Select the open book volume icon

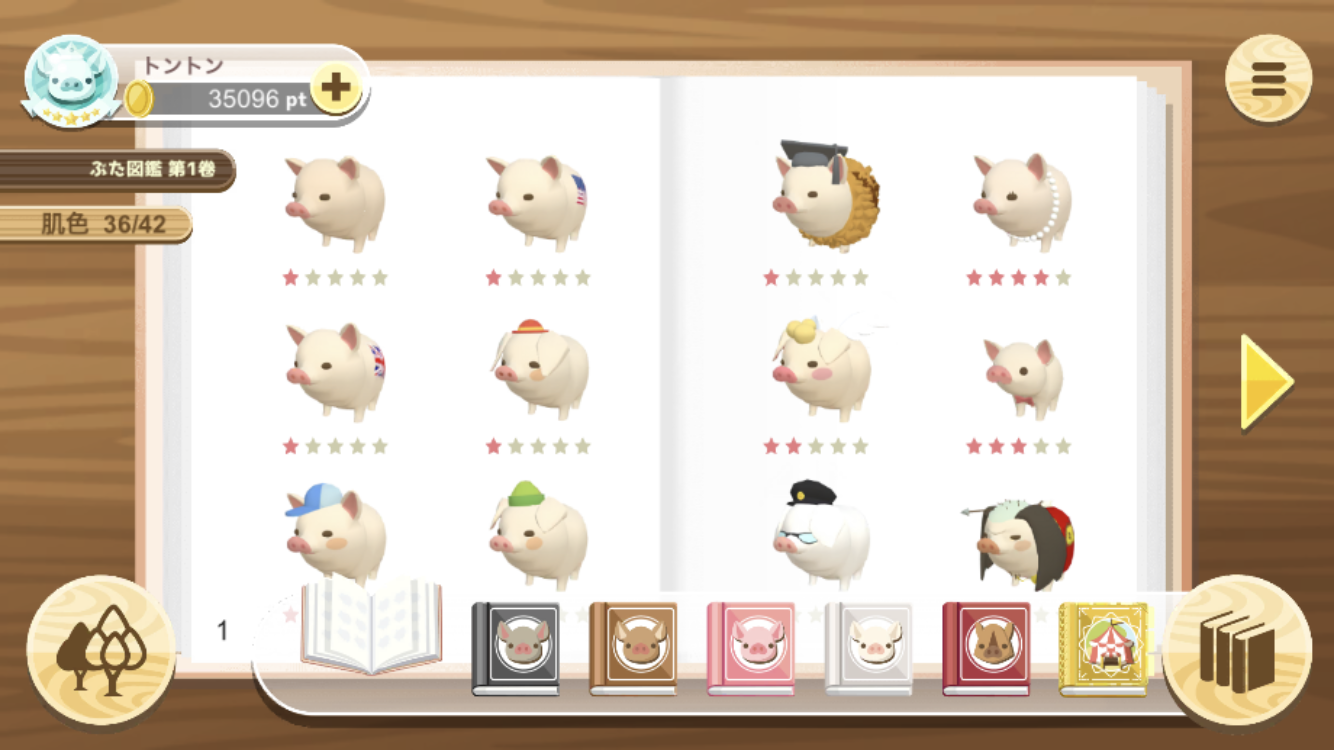click(x=371, y=626)
